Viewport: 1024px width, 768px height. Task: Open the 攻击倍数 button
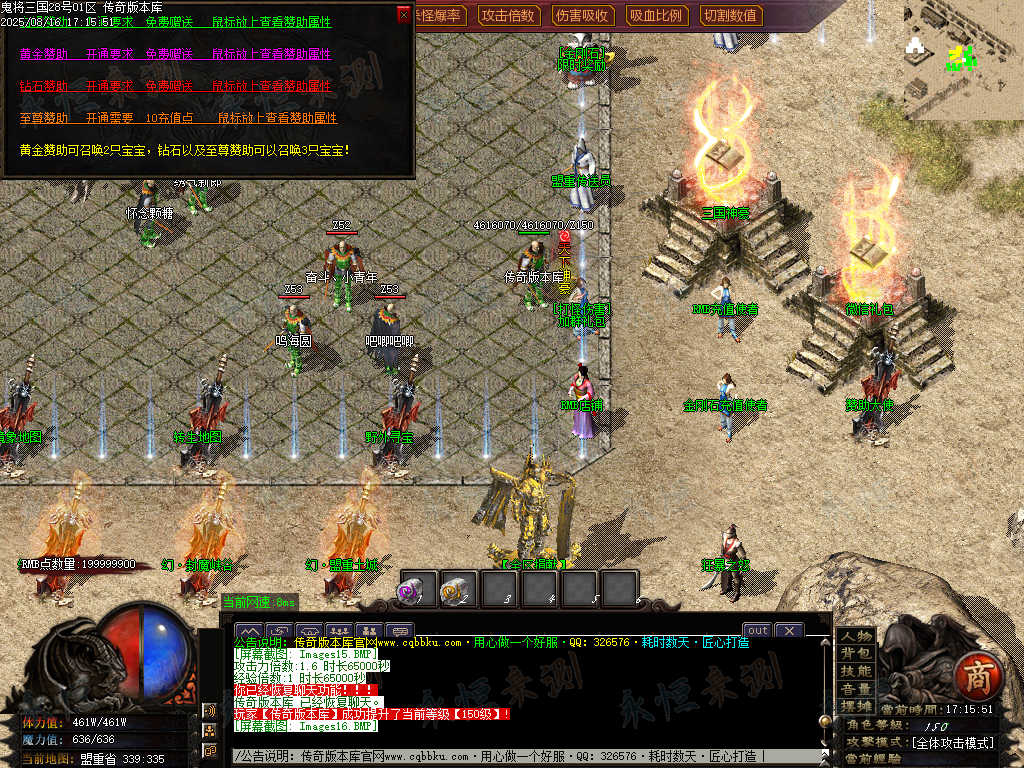508,15
